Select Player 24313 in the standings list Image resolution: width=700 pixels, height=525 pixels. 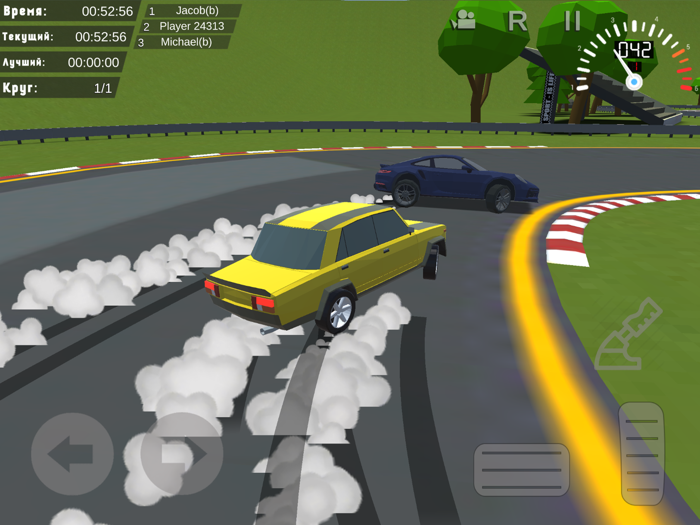191,27
